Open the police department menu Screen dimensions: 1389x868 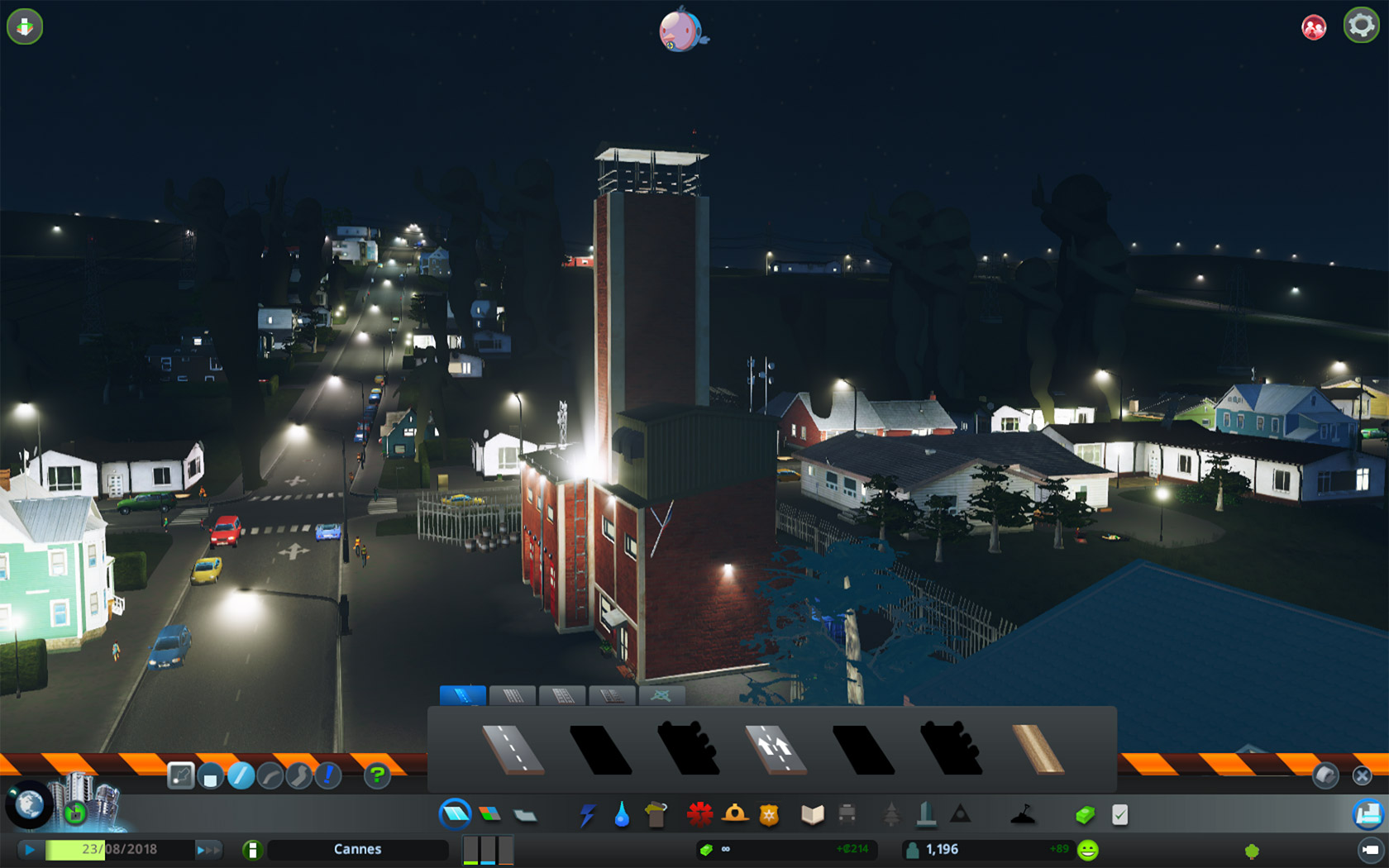(x=769, y=816)
